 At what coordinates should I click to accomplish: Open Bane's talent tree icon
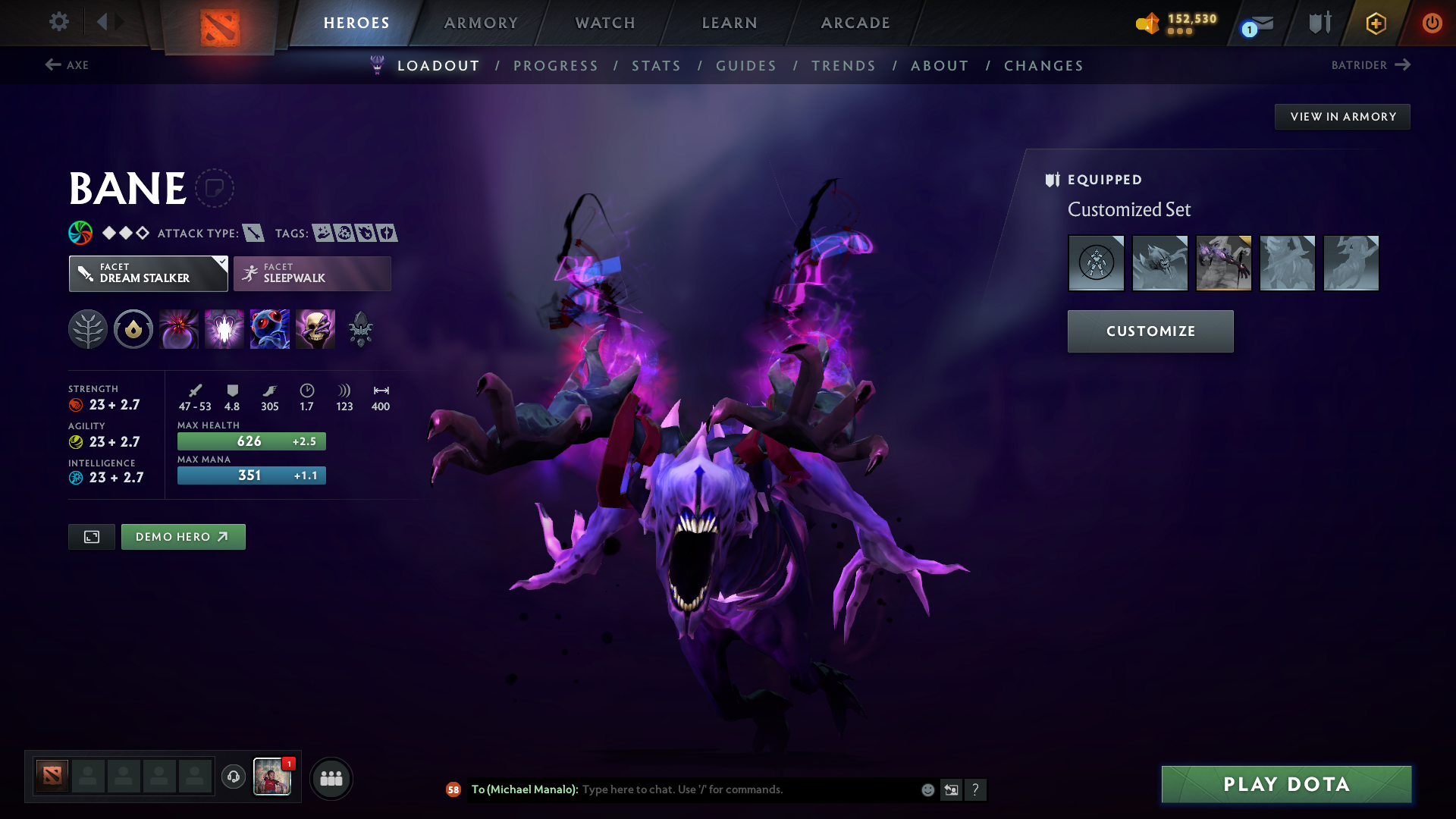pyautogui.click(x=88, y=329)
